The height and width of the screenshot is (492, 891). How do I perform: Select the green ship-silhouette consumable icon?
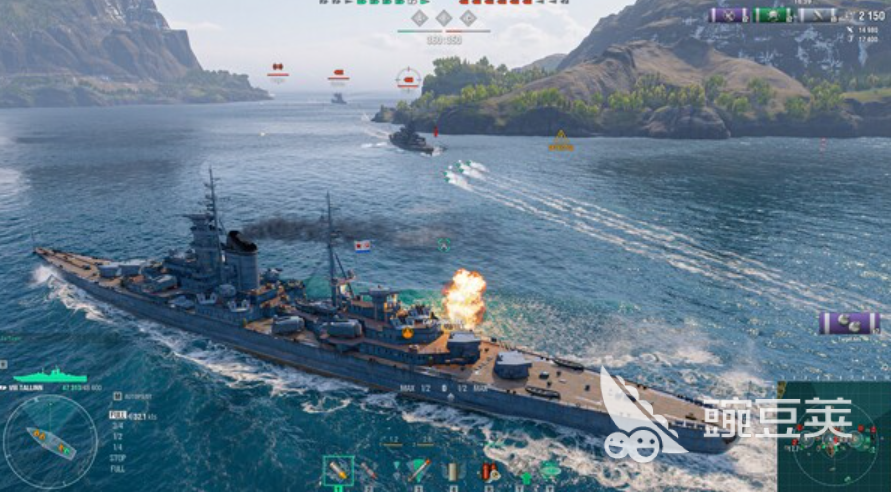[550, 469]
